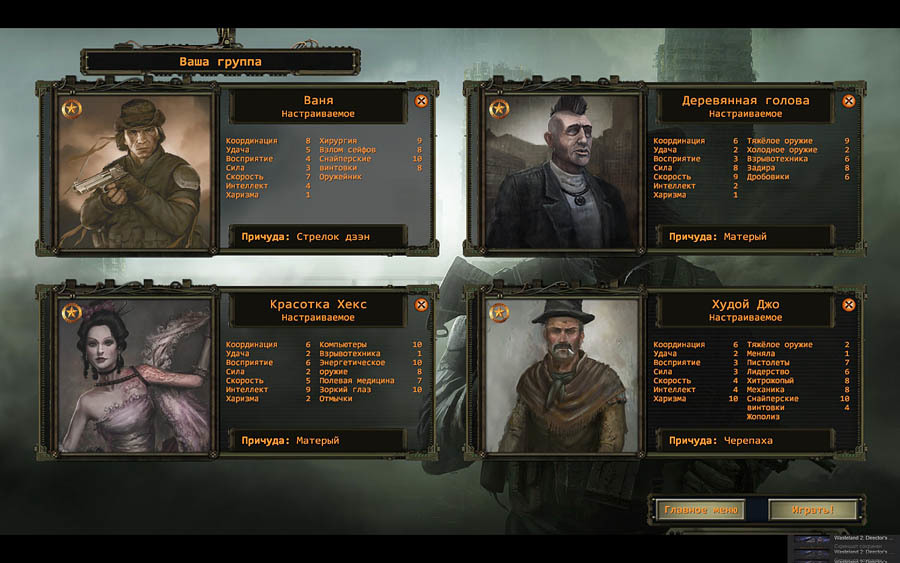Return to Главное меню

tap(700, 510)
